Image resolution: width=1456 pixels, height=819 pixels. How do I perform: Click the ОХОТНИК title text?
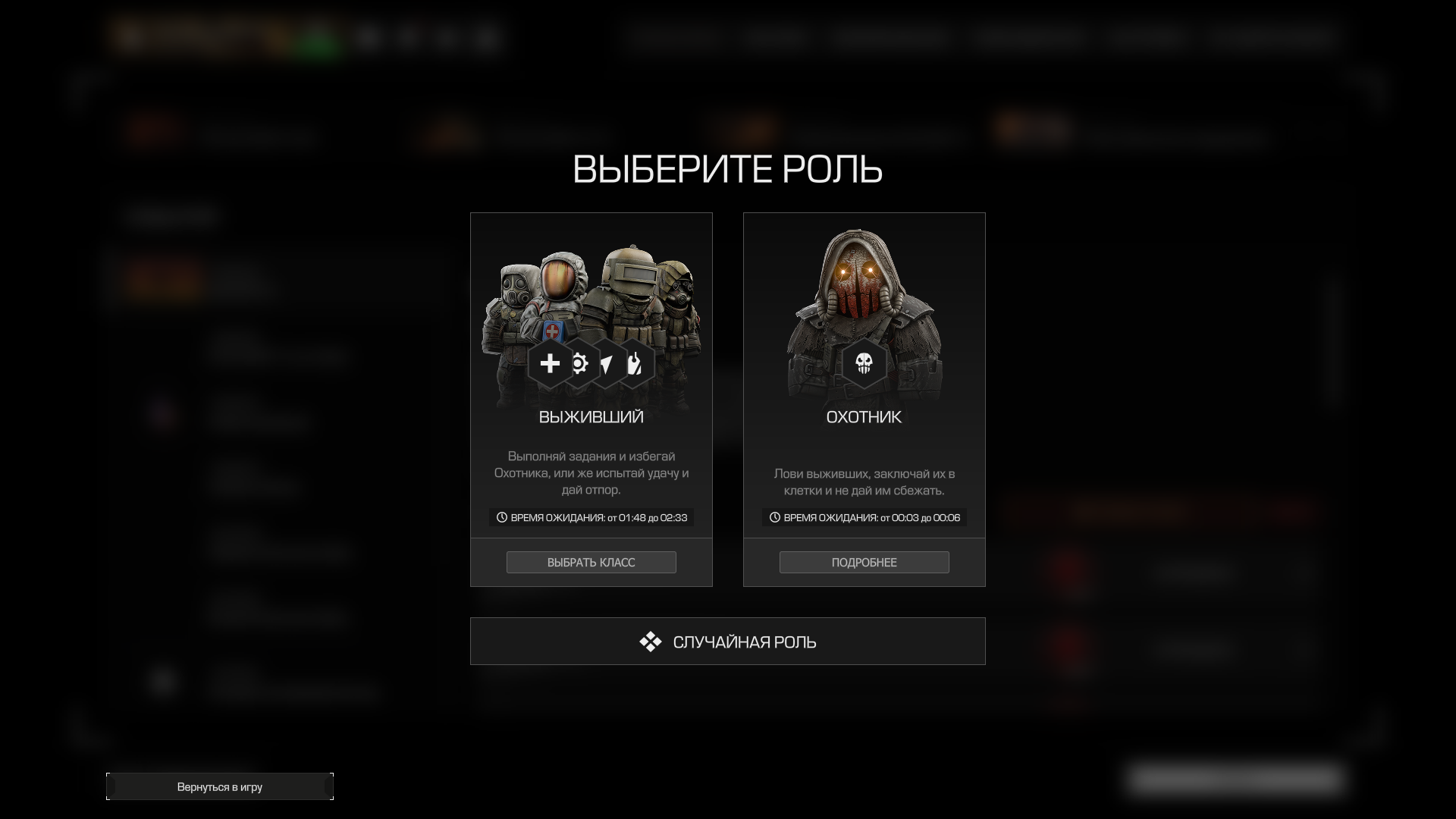[x=864, y=416]
